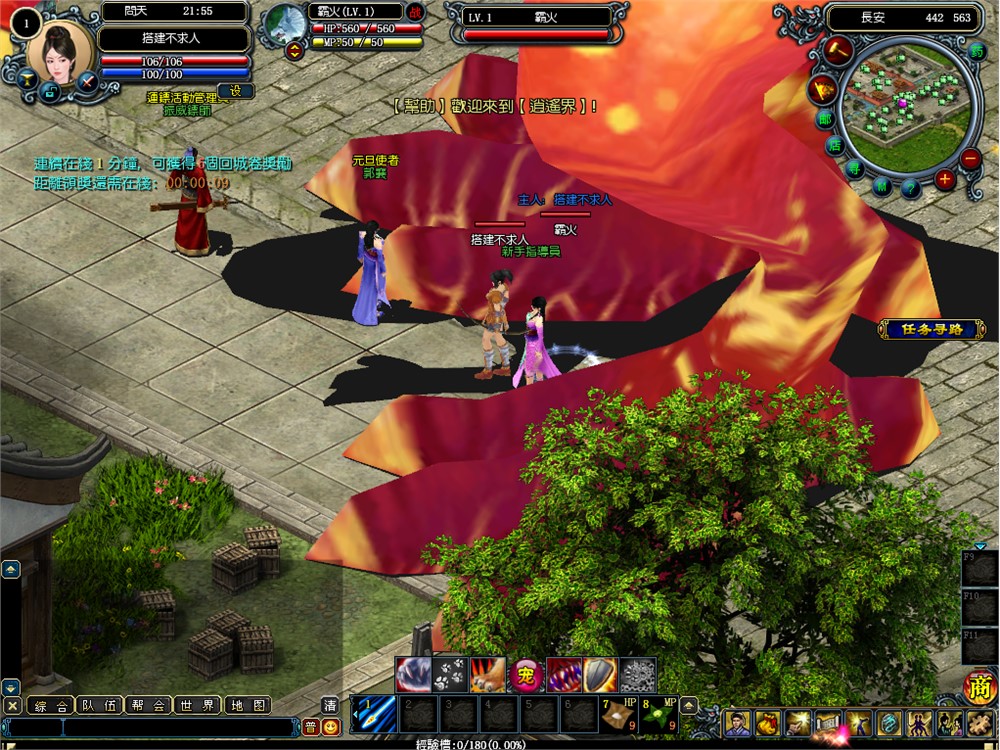Click the search (寻) button by minimap
This screenshot has height=750, width=1000.
(855, 168)
